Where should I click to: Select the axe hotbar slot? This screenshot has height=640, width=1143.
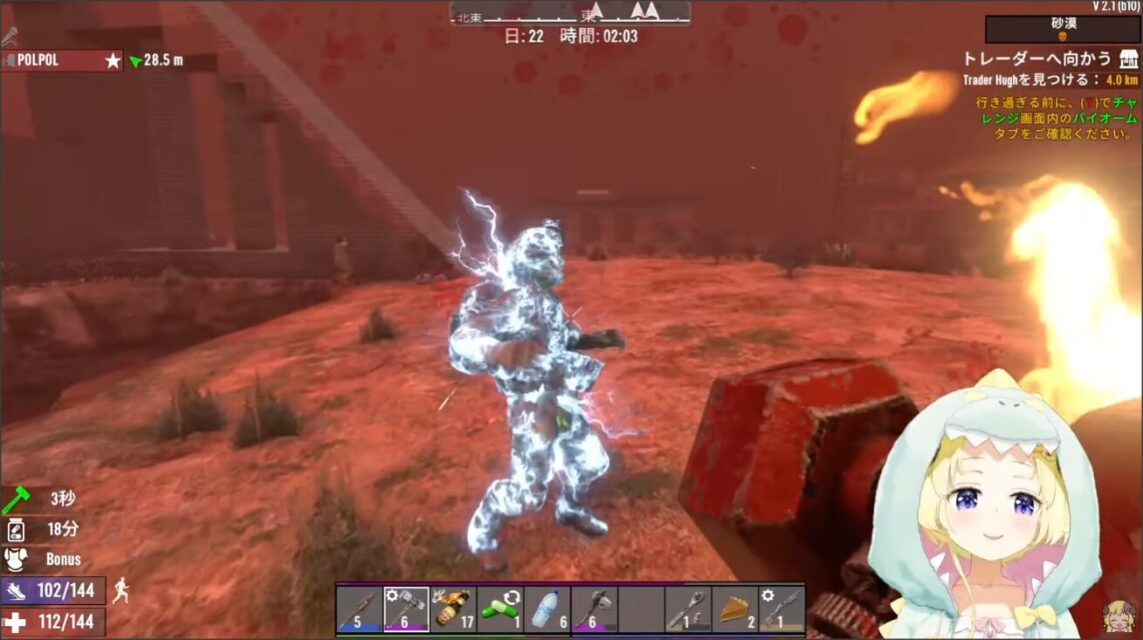(594, 608)
